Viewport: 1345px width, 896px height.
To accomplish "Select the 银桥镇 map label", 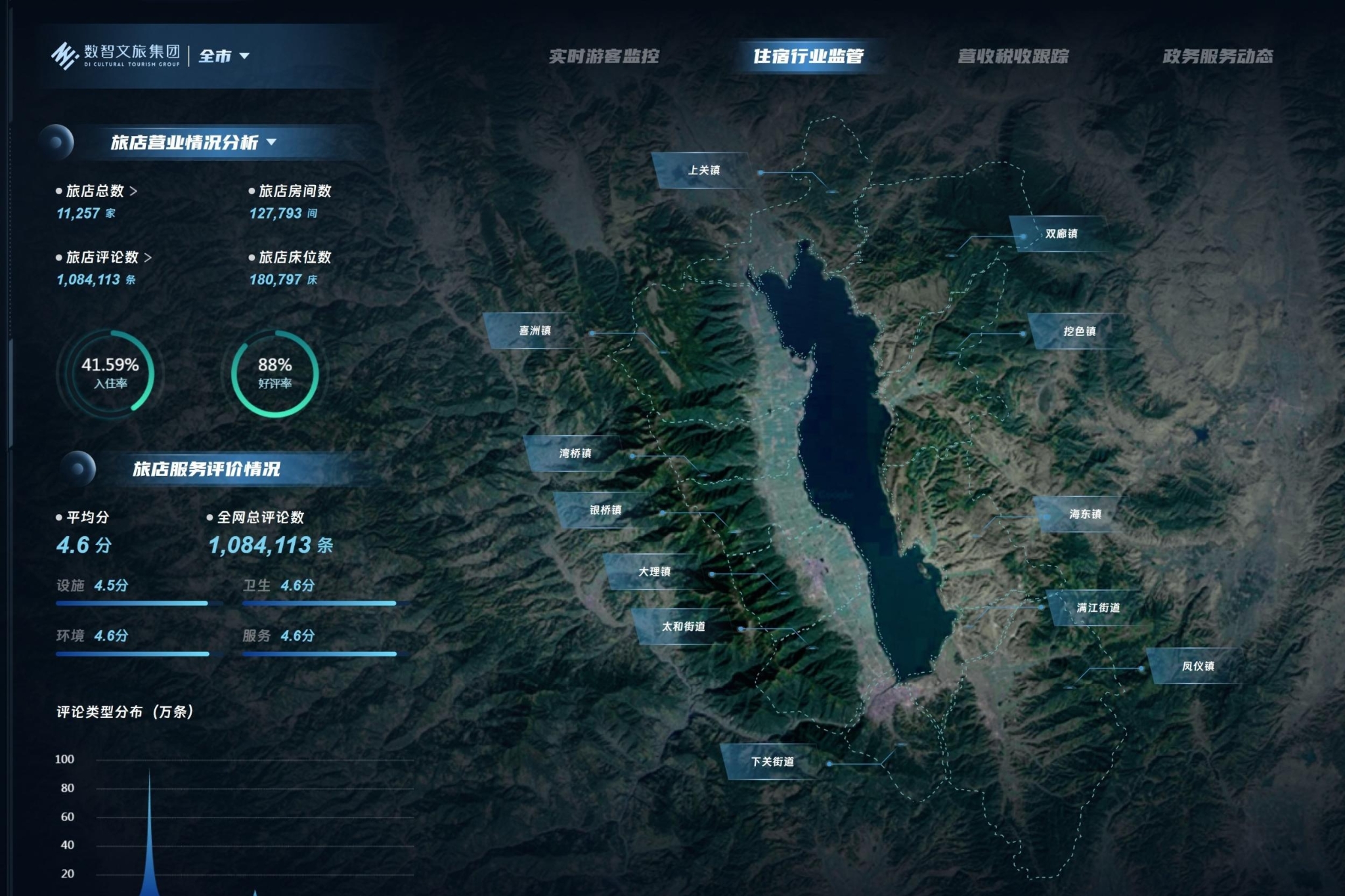I will click(605, 510).
